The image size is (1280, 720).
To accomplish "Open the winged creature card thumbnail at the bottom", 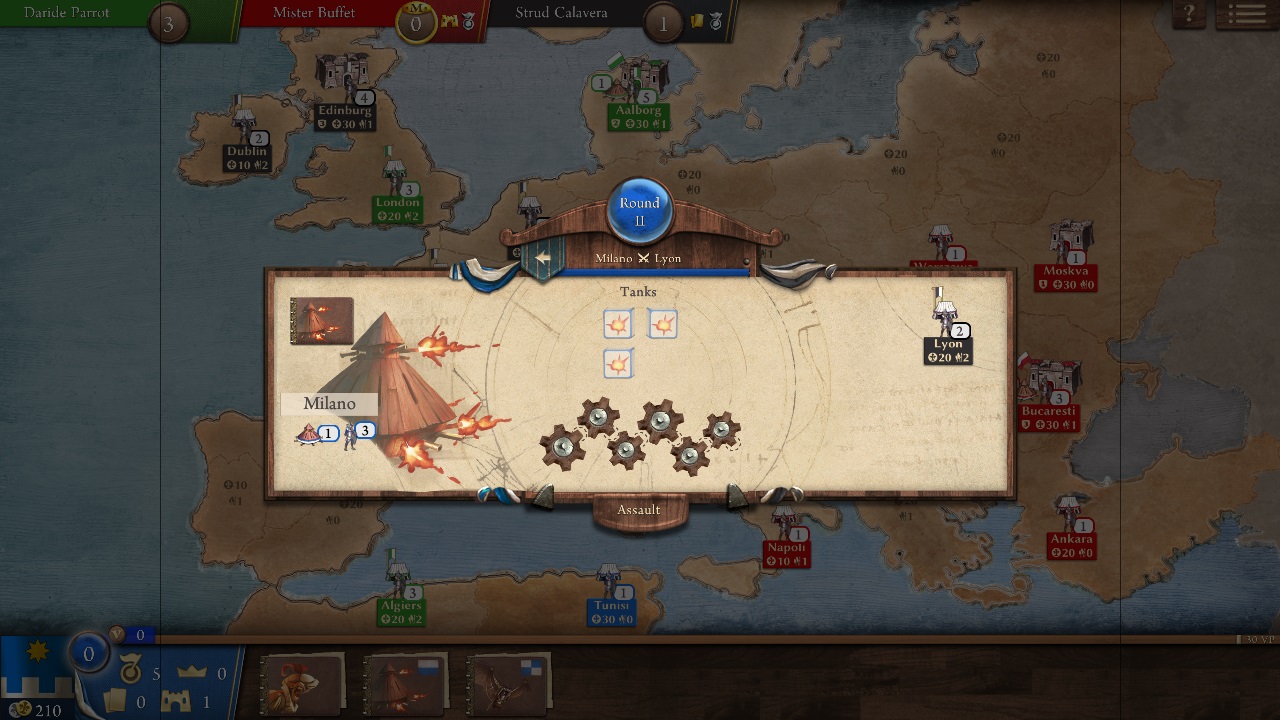I will 508,684.
